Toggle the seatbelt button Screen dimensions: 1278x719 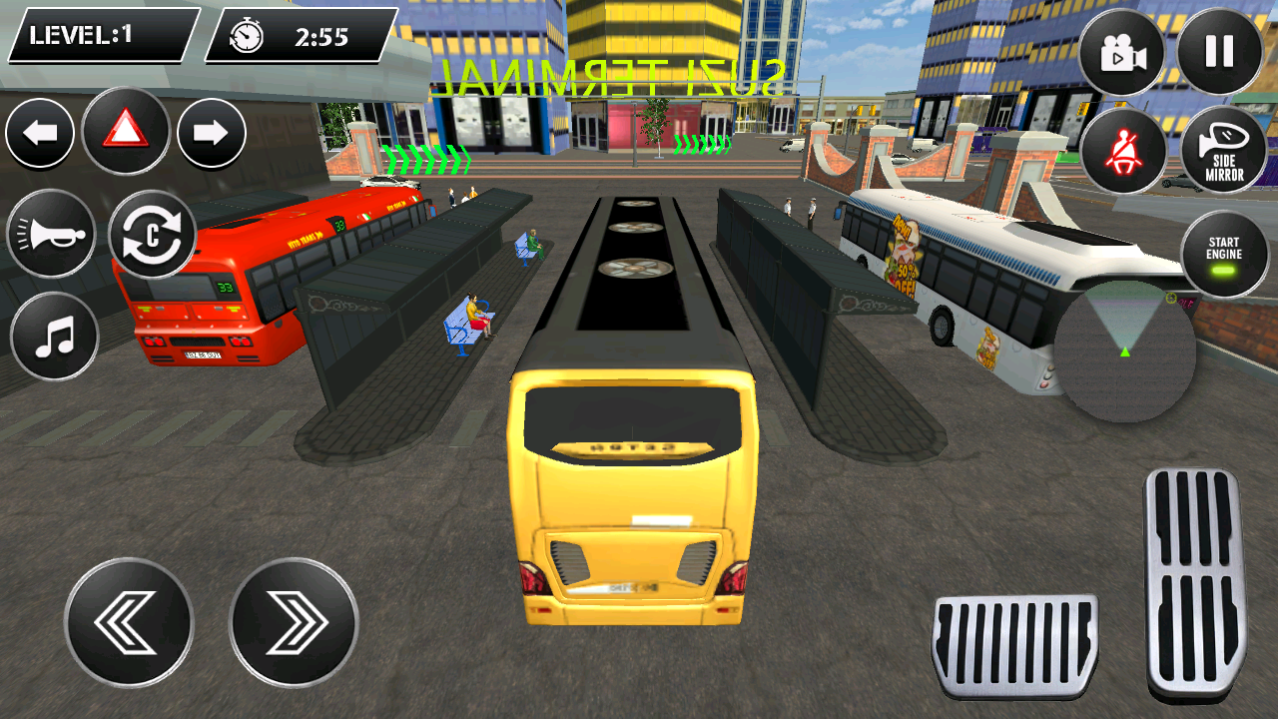1122,150
